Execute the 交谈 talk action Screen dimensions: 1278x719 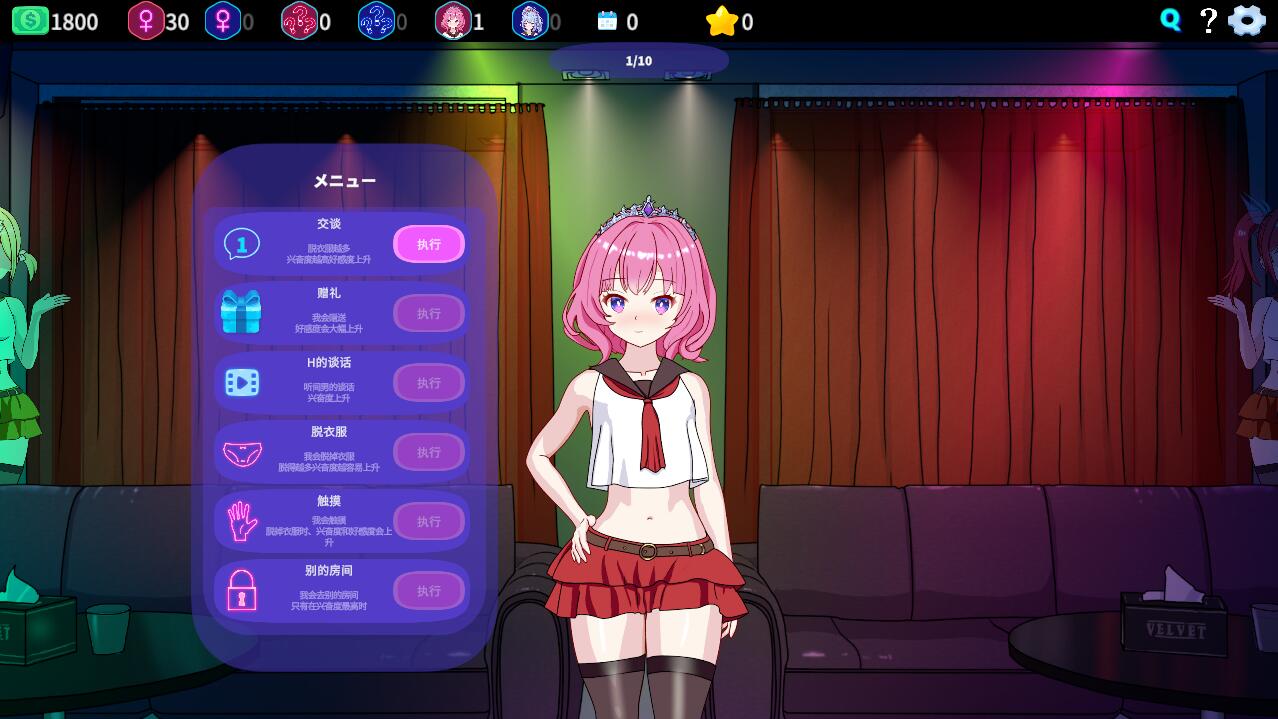click(429, 244)
